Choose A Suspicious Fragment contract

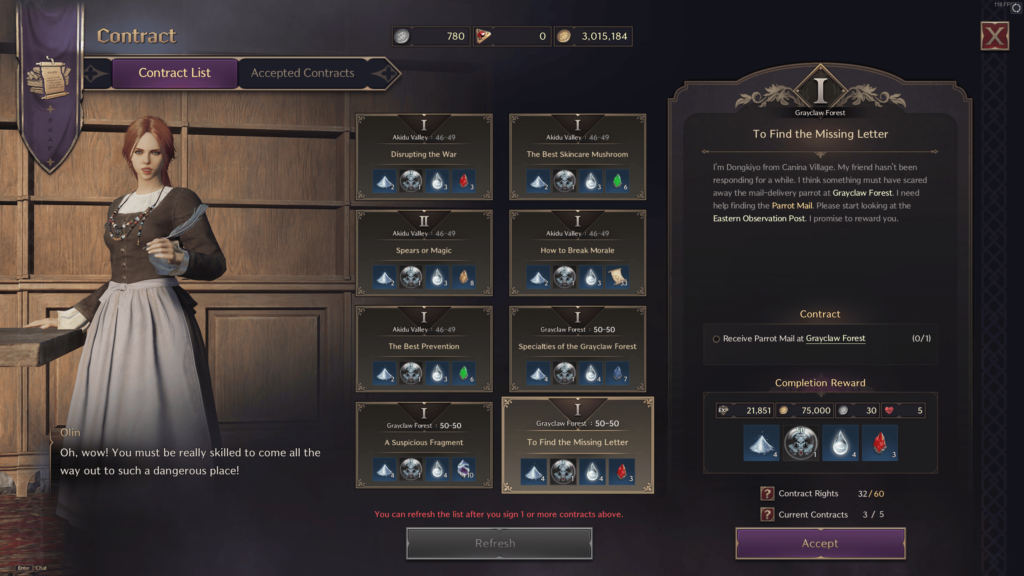pyautogui.click(x=424, y=443)
